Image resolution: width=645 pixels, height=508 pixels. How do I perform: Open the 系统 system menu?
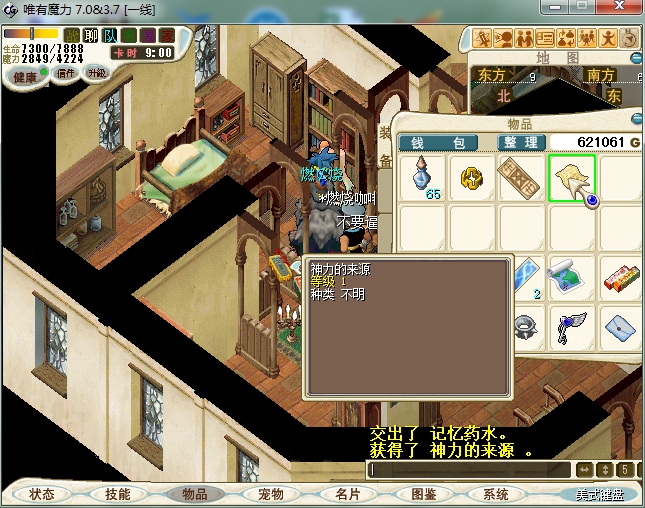[x=496, y=494]
